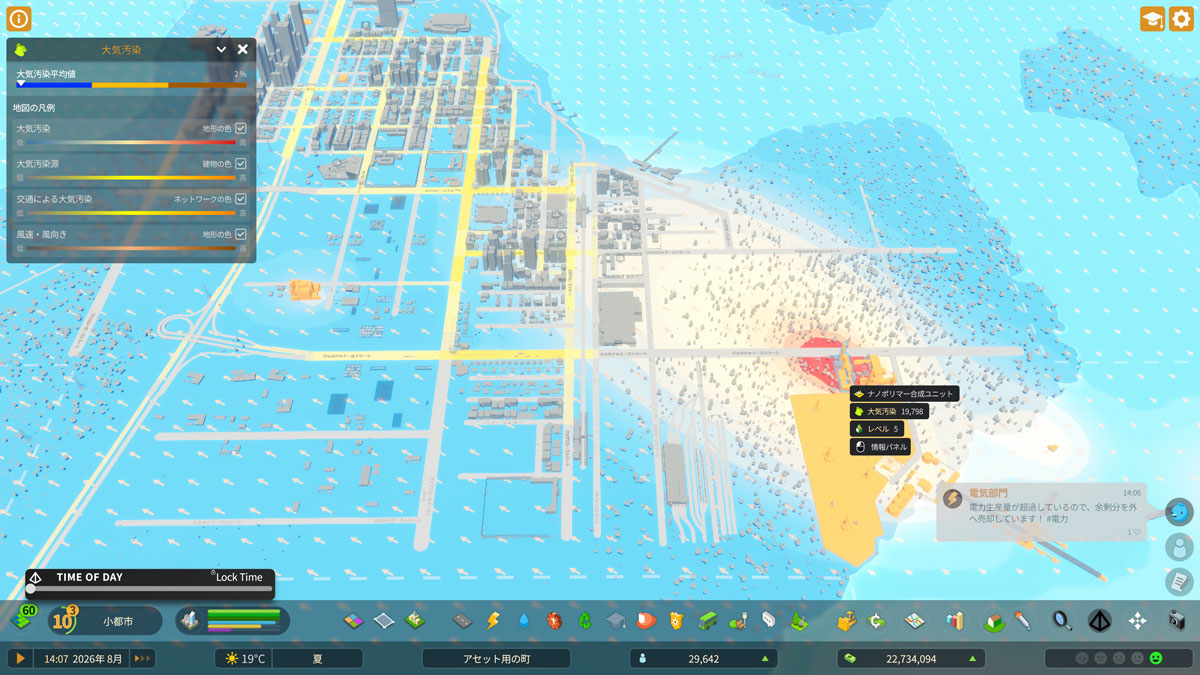Toggle the 大気汚染源 建物の色 checkbox
The image size is (1200, 675).
pyautogui.click(x=240, y=164)
